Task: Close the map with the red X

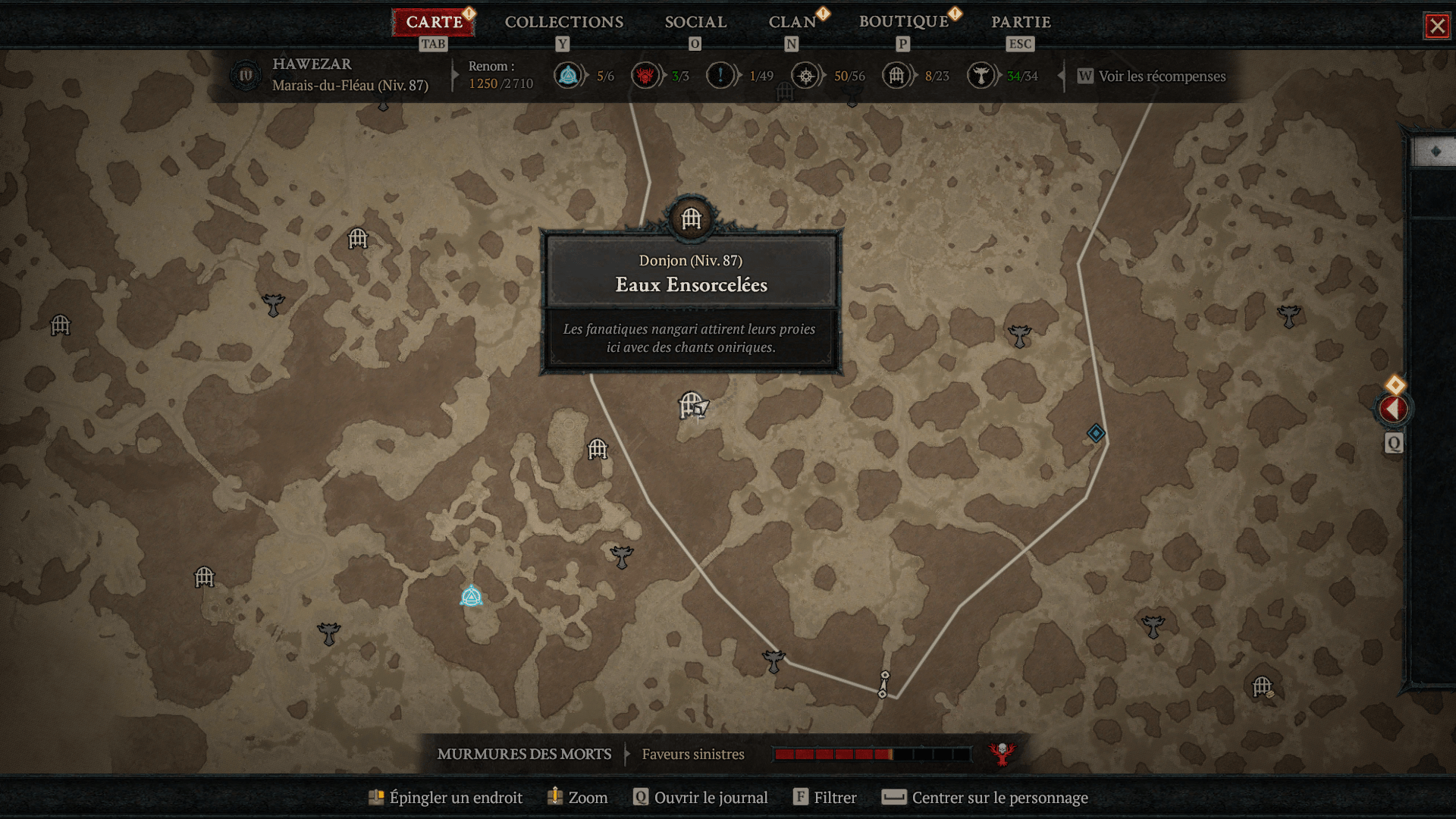Action: (x=1437, y=27)
